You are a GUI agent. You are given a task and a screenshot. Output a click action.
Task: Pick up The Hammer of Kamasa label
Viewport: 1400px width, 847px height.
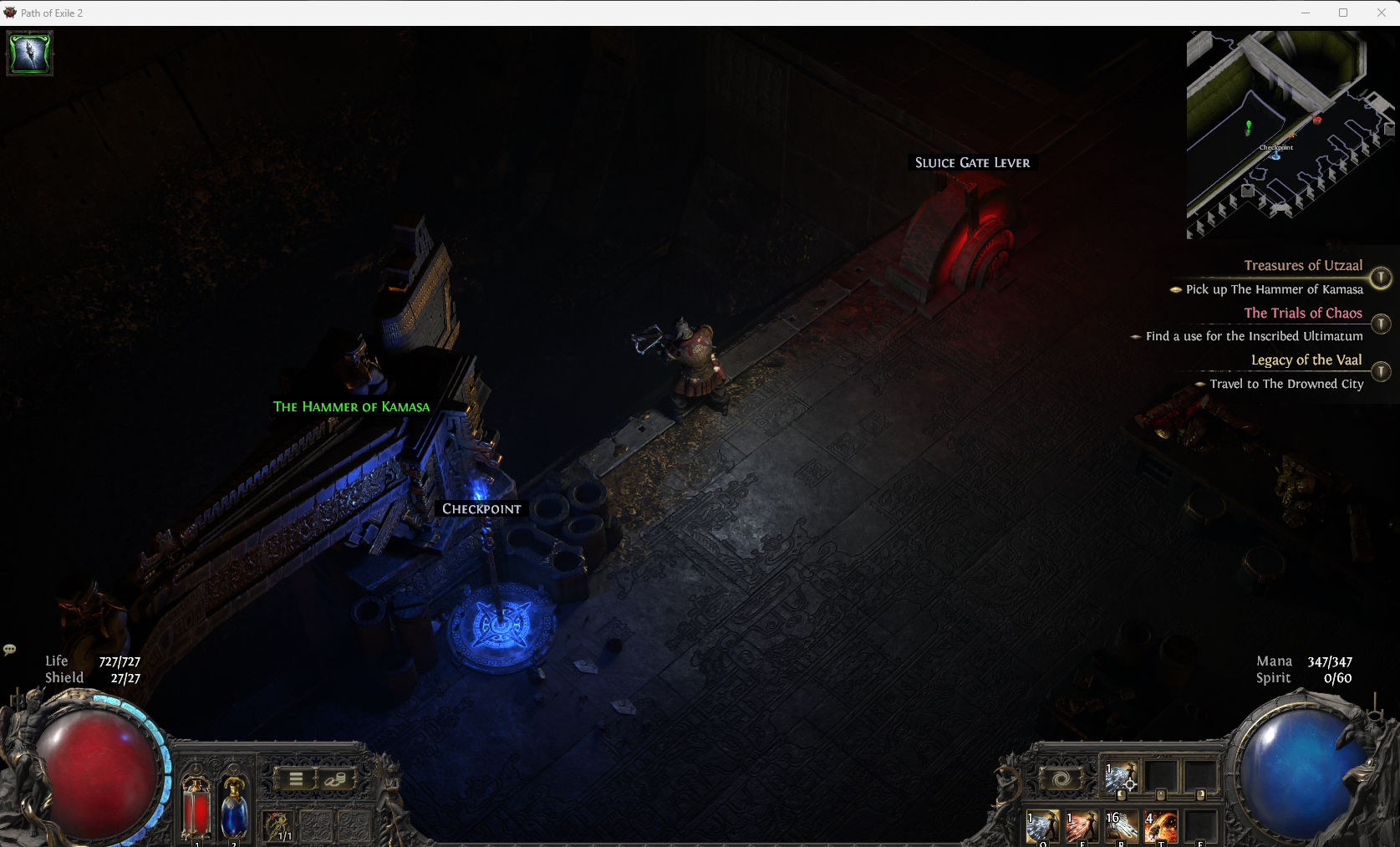(351, 407)
